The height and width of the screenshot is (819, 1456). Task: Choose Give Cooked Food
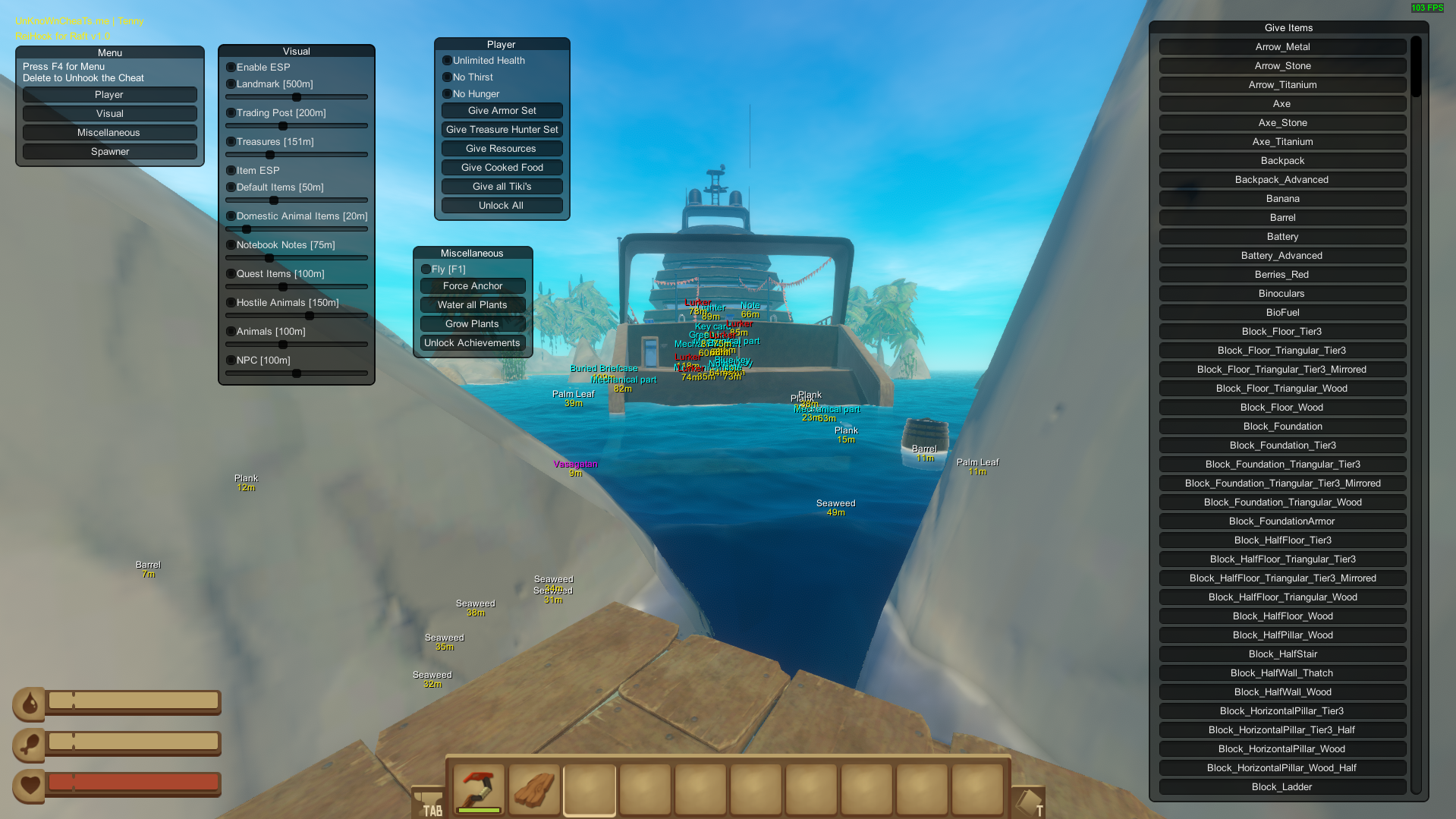(x=502, y=168)
